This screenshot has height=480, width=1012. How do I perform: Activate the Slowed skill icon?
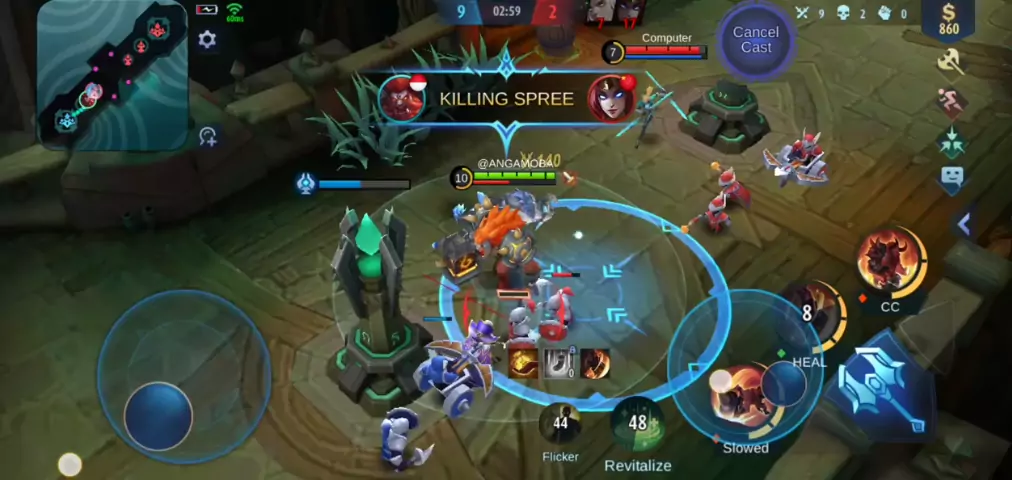coord(744,394)
